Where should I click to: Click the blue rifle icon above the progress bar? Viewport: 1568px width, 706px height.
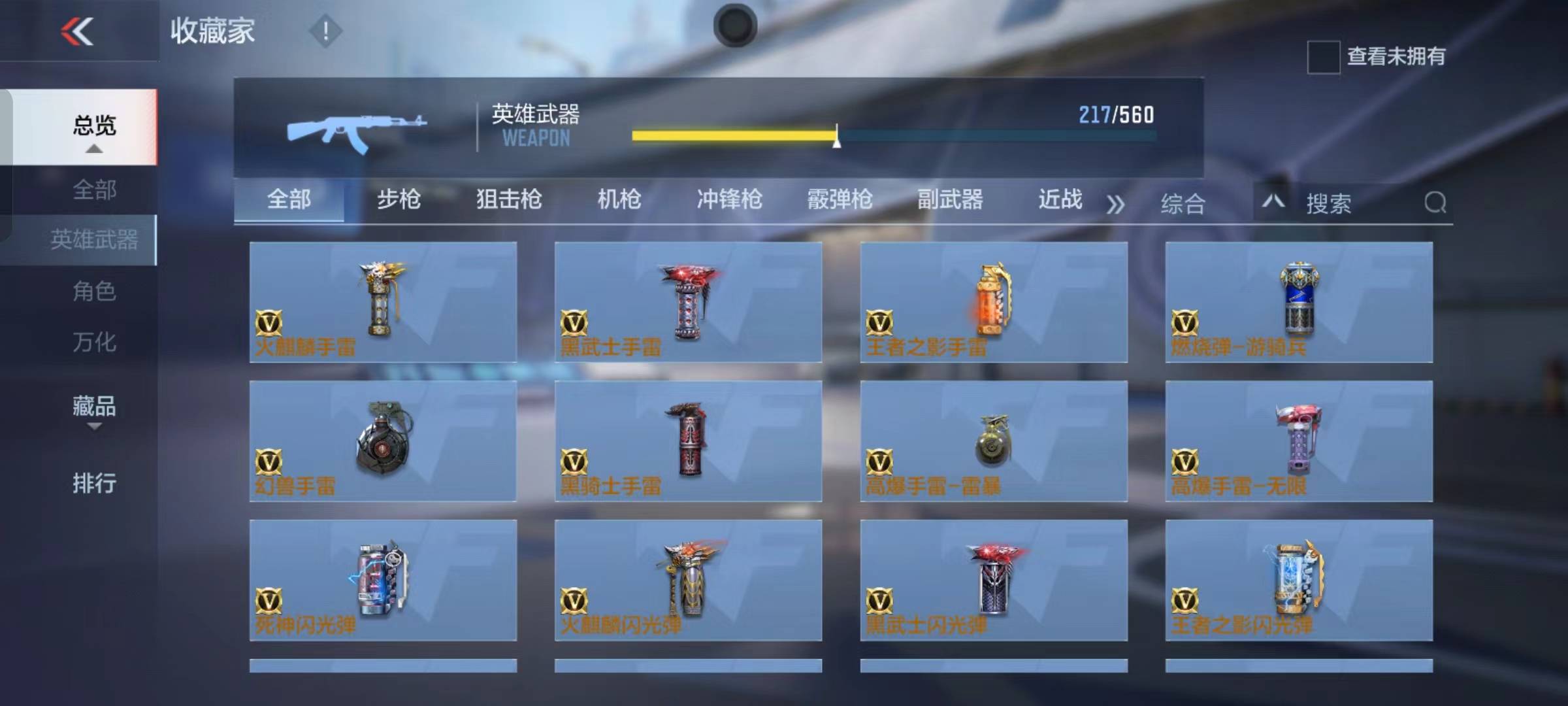tap(357, 128)
